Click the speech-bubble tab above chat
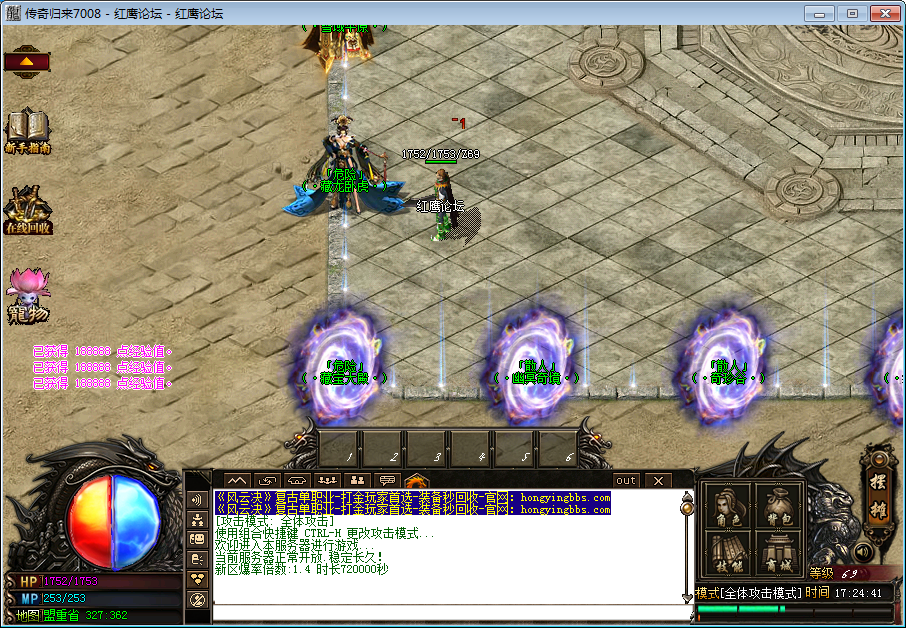The image size is (906, 628). coord(387,481)
